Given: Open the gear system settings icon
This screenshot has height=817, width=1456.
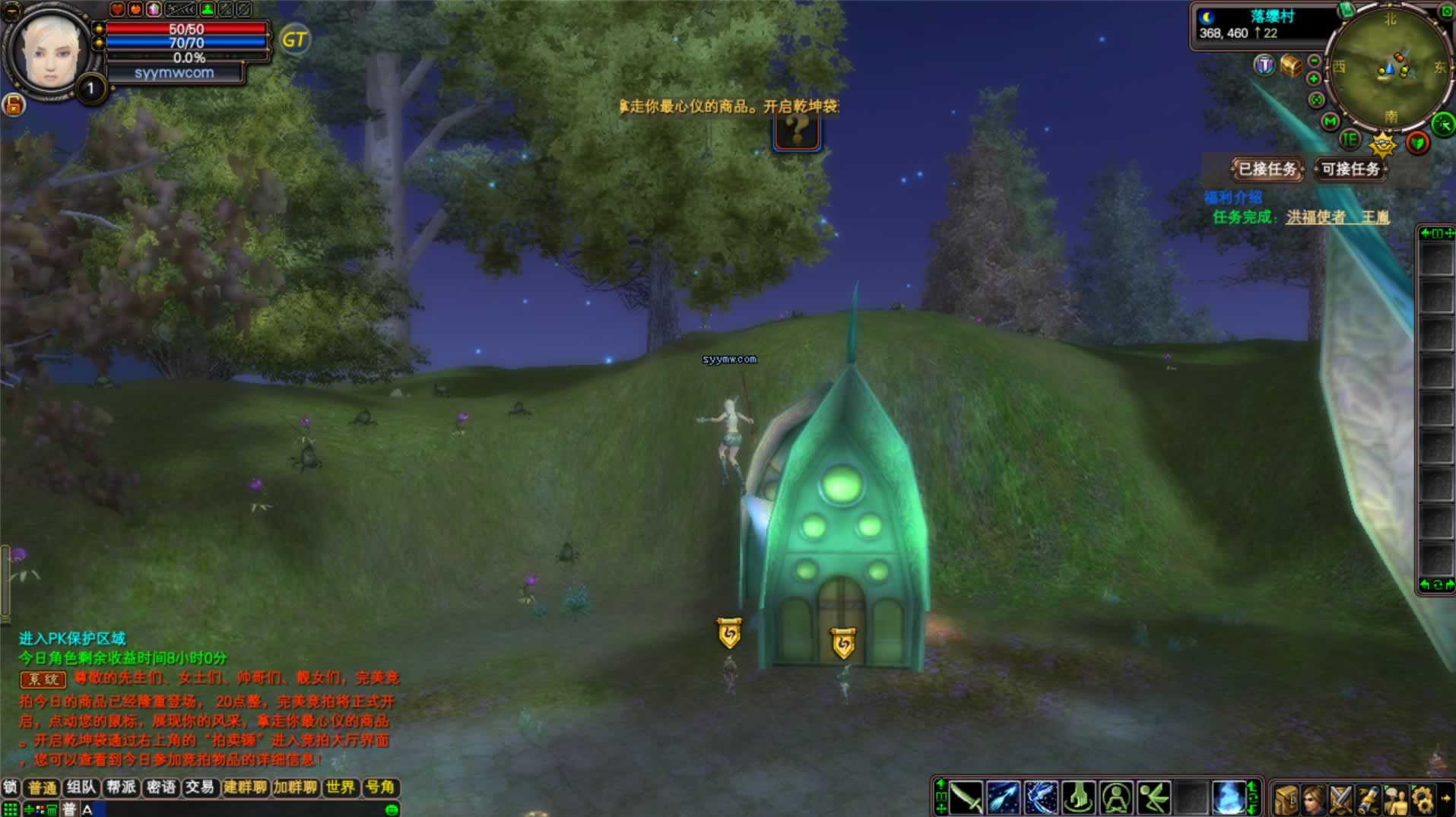Looking at the screenshot, I should click(x=1423, y=800).
